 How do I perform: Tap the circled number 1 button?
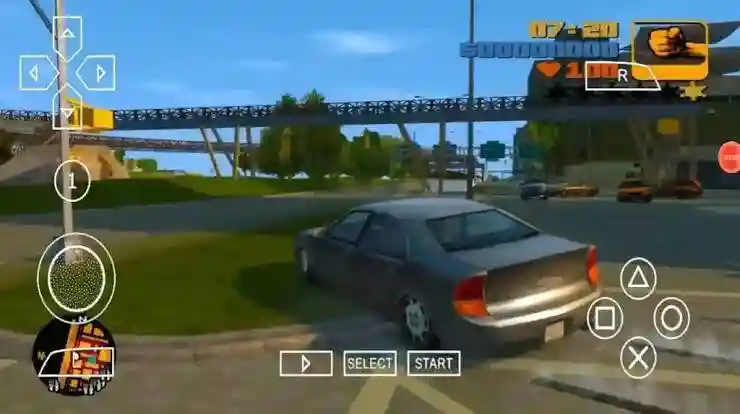[x=72, y=181]
